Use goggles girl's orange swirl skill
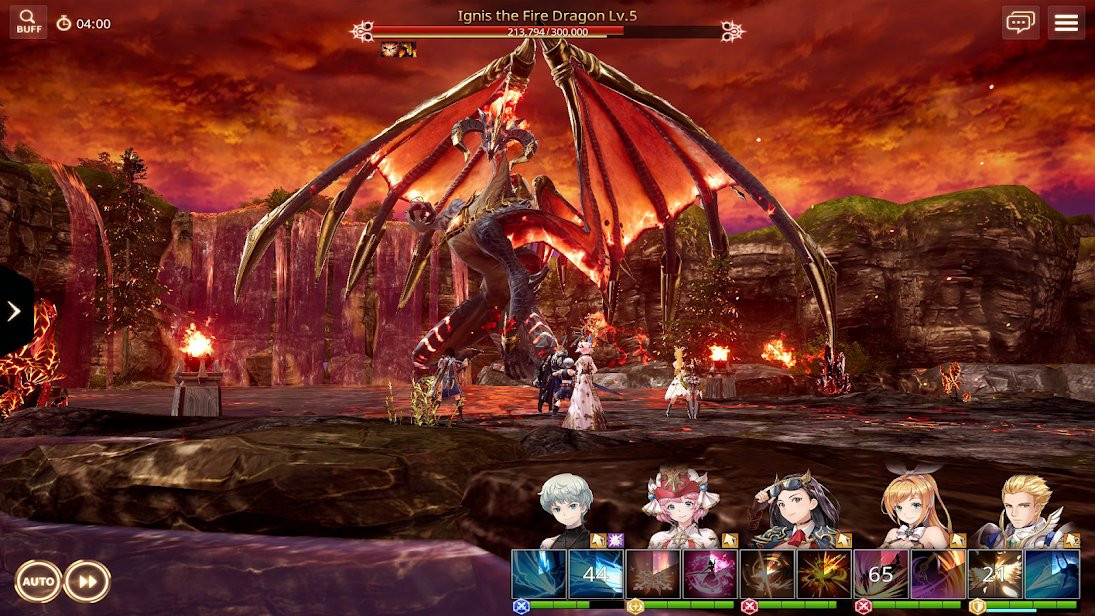 click(767, 574)
